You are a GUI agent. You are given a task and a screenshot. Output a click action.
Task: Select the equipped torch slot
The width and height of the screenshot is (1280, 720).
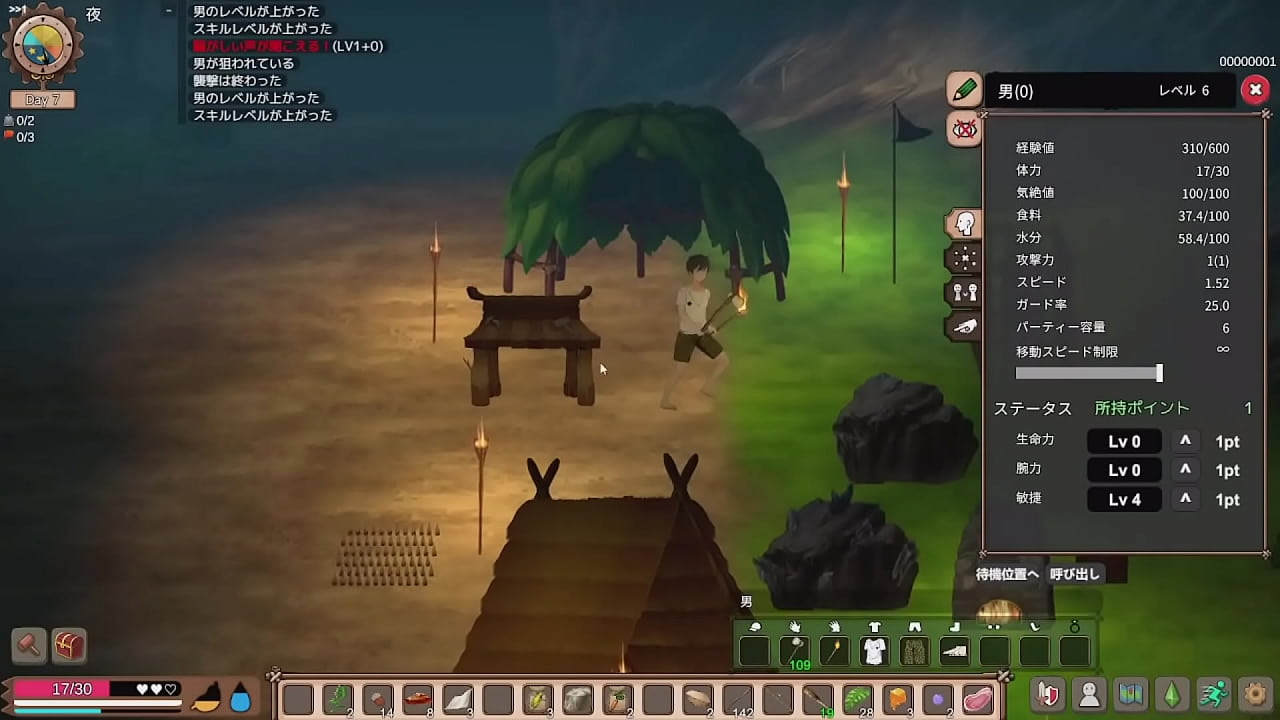[834, 651]
